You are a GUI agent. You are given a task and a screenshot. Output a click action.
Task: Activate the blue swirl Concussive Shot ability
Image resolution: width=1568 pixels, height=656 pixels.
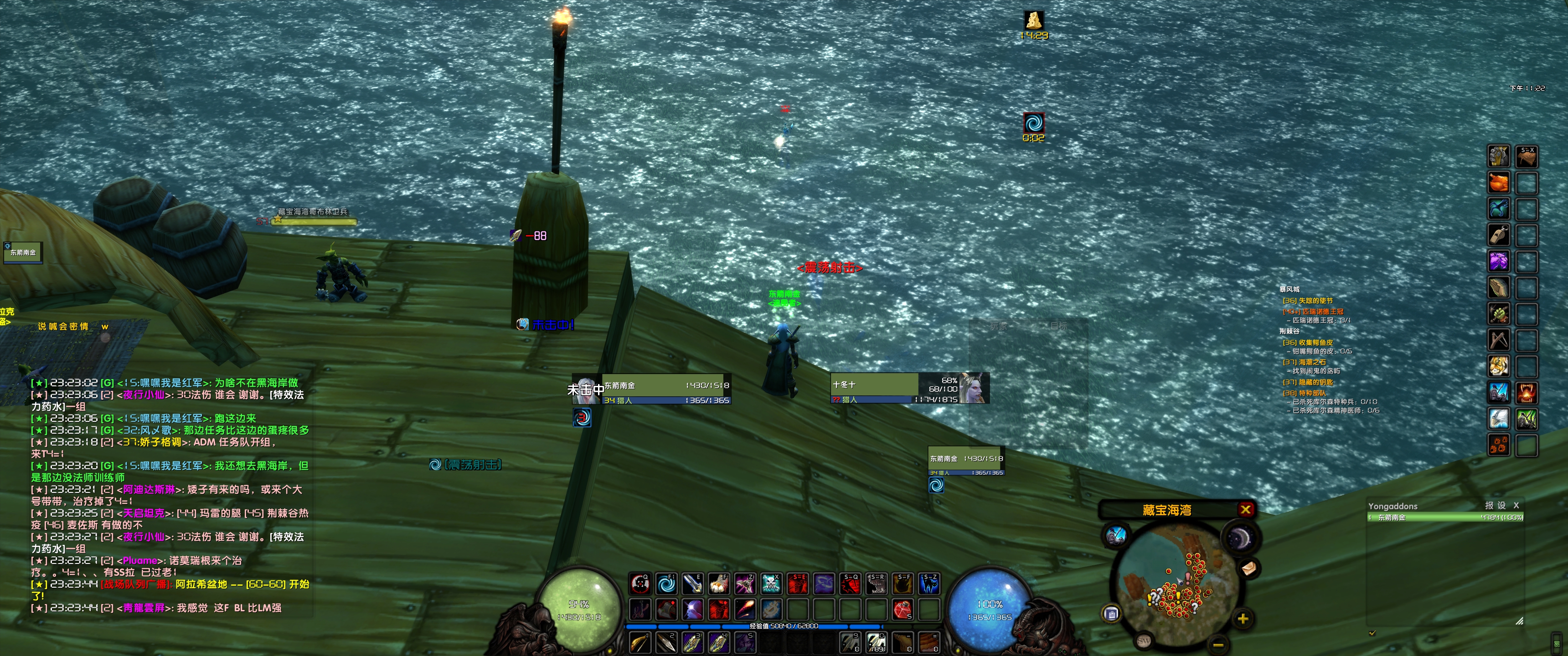click(x=666, y=584)
